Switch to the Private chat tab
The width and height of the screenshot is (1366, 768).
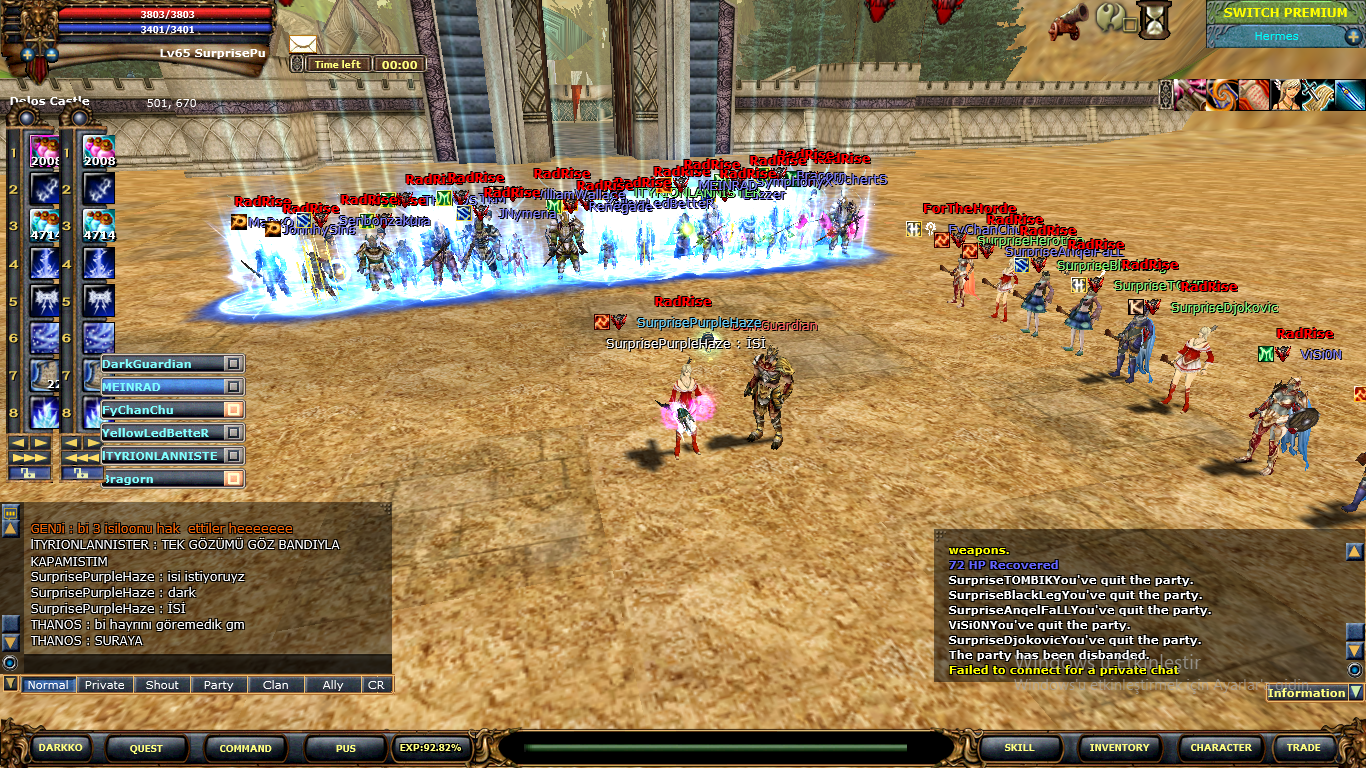[x=105, y=685]
